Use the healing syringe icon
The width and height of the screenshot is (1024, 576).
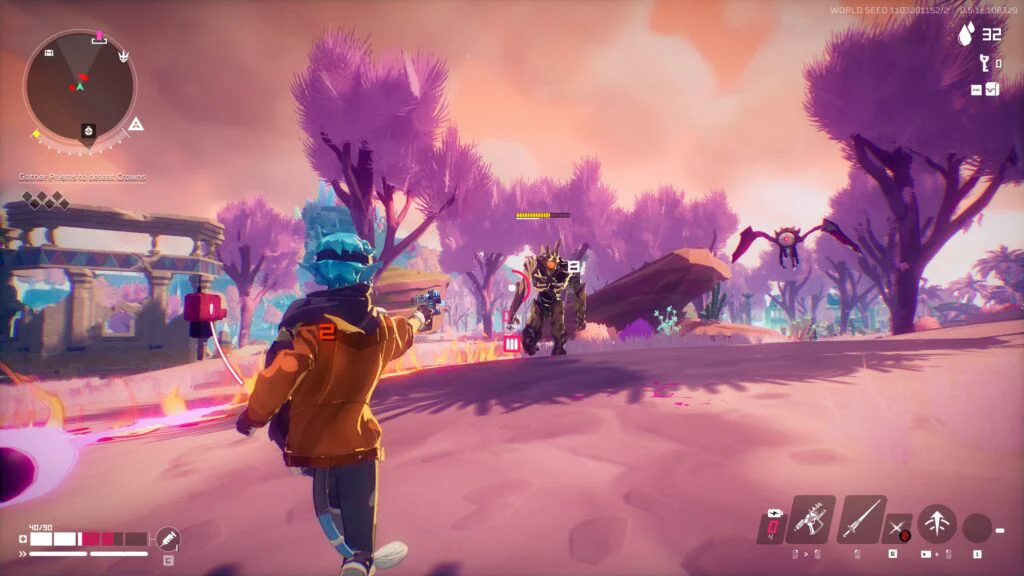(168, 539)
